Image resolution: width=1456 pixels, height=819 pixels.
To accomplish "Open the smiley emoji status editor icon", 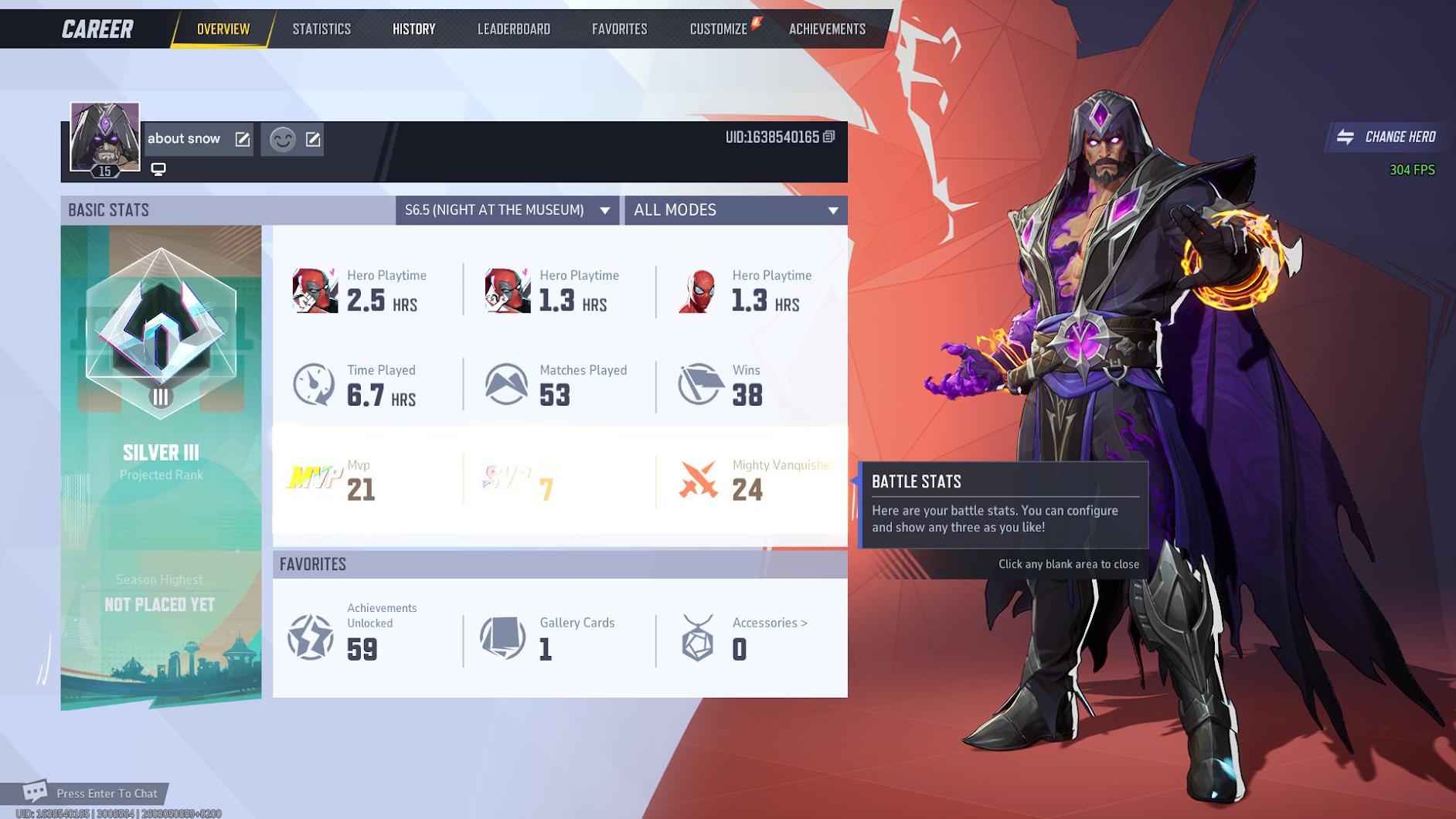I will pyautogui.click(x=283, y=140).
